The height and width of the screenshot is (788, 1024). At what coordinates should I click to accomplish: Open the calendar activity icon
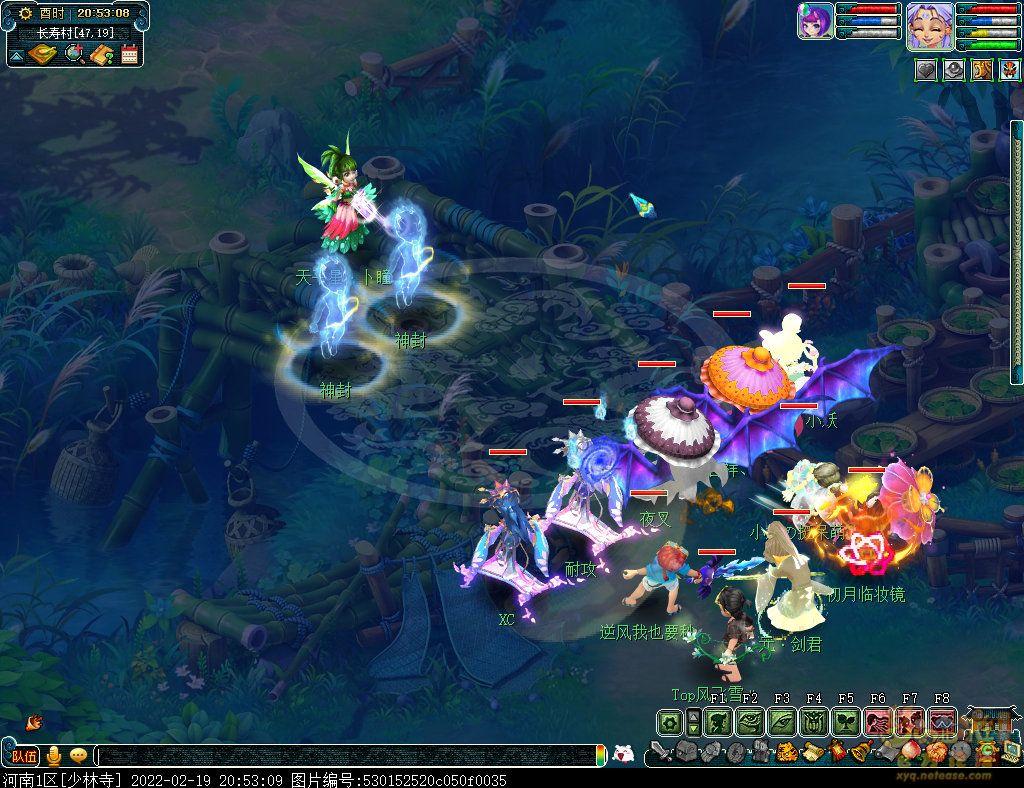tap(129, 54)
